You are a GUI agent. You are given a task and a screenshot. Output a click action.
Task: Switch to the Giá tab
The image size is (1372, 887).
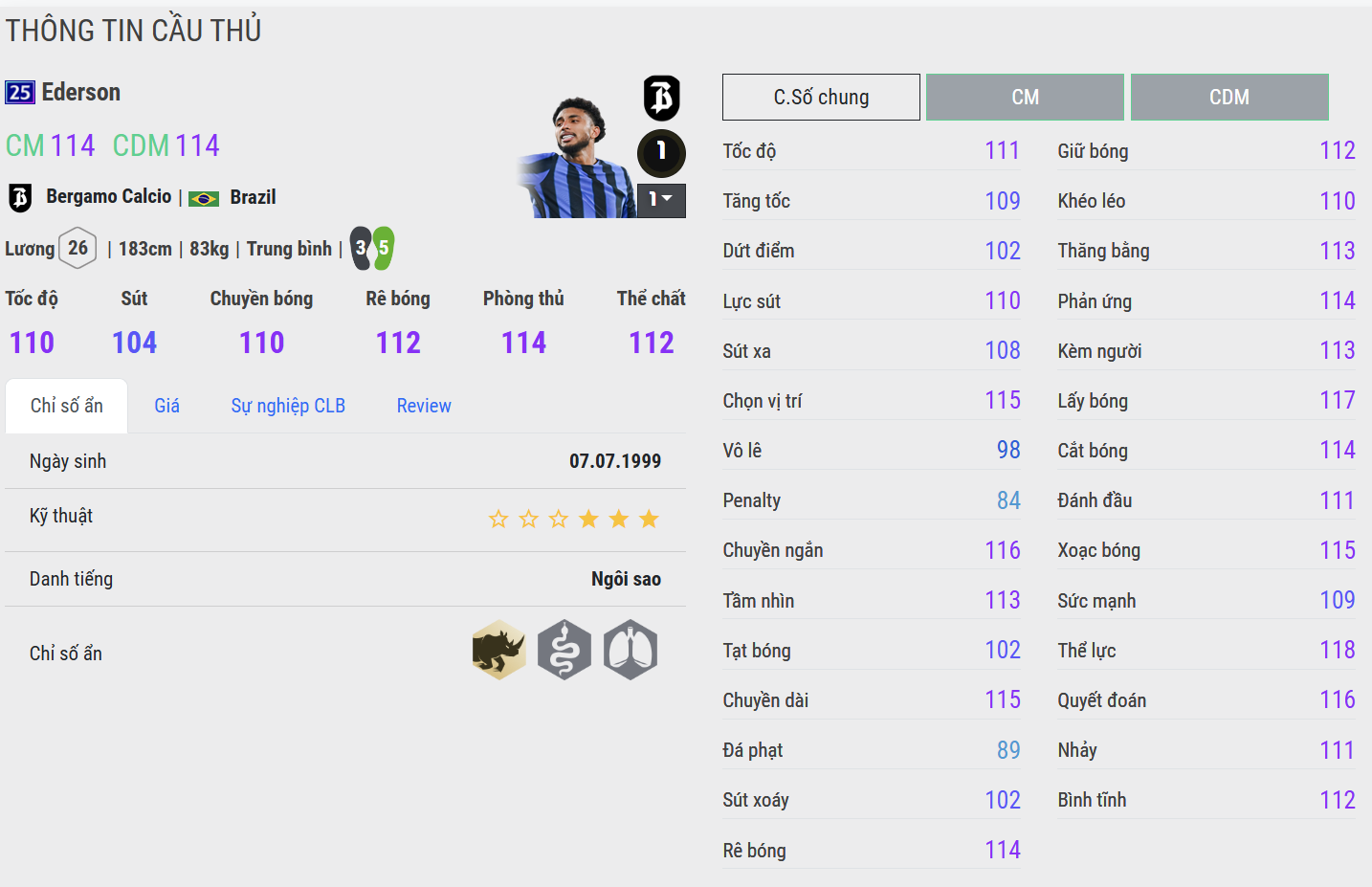167,406
